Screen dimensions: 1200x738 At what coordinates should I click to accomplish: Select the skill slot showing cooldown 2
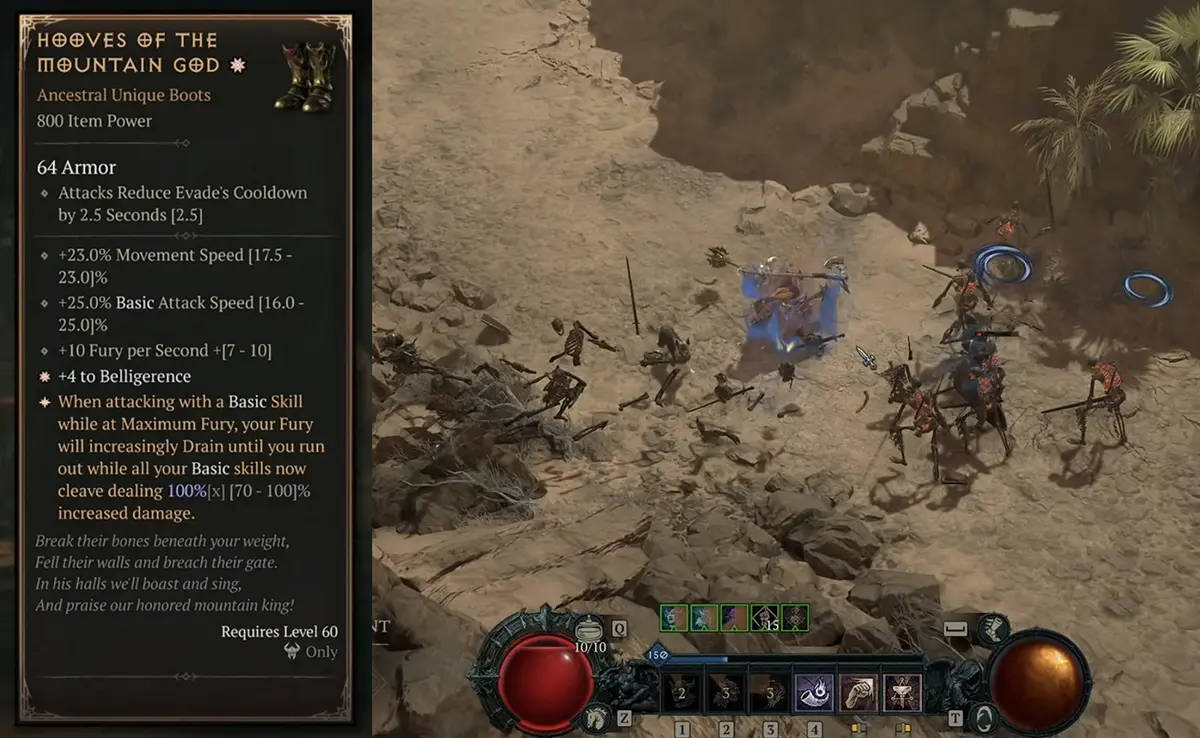coord(682,692)
